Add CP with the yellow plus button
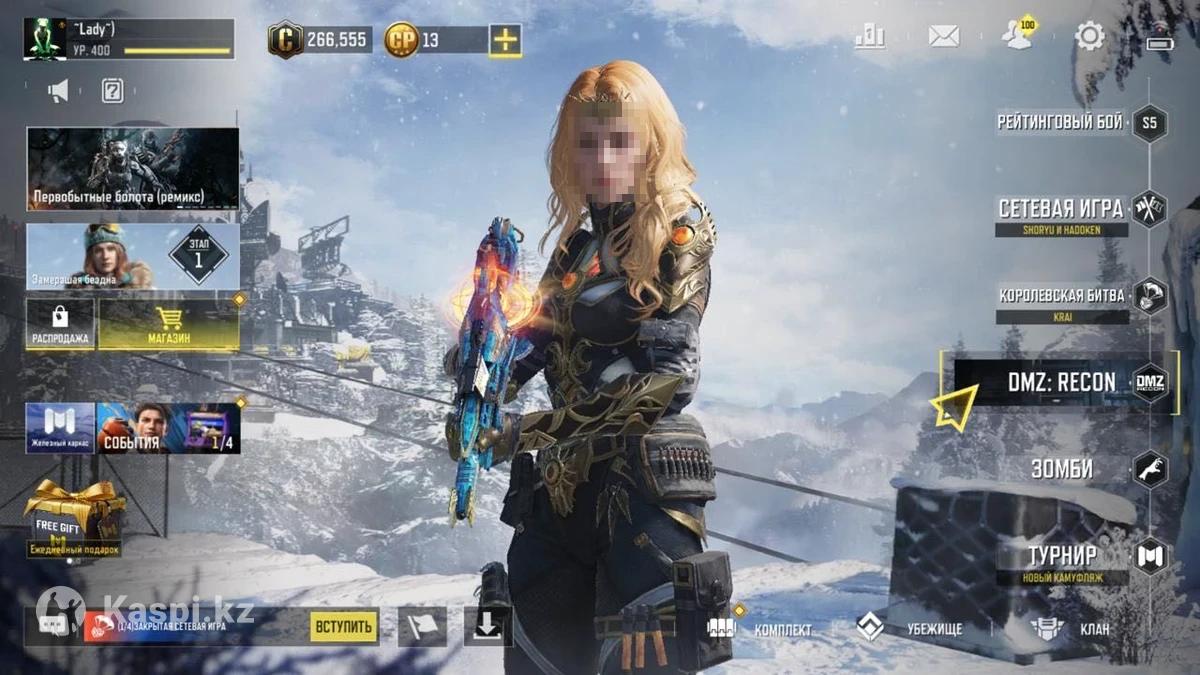The height and width of the screenshot is (675, 1200). (x=505, y=40)
